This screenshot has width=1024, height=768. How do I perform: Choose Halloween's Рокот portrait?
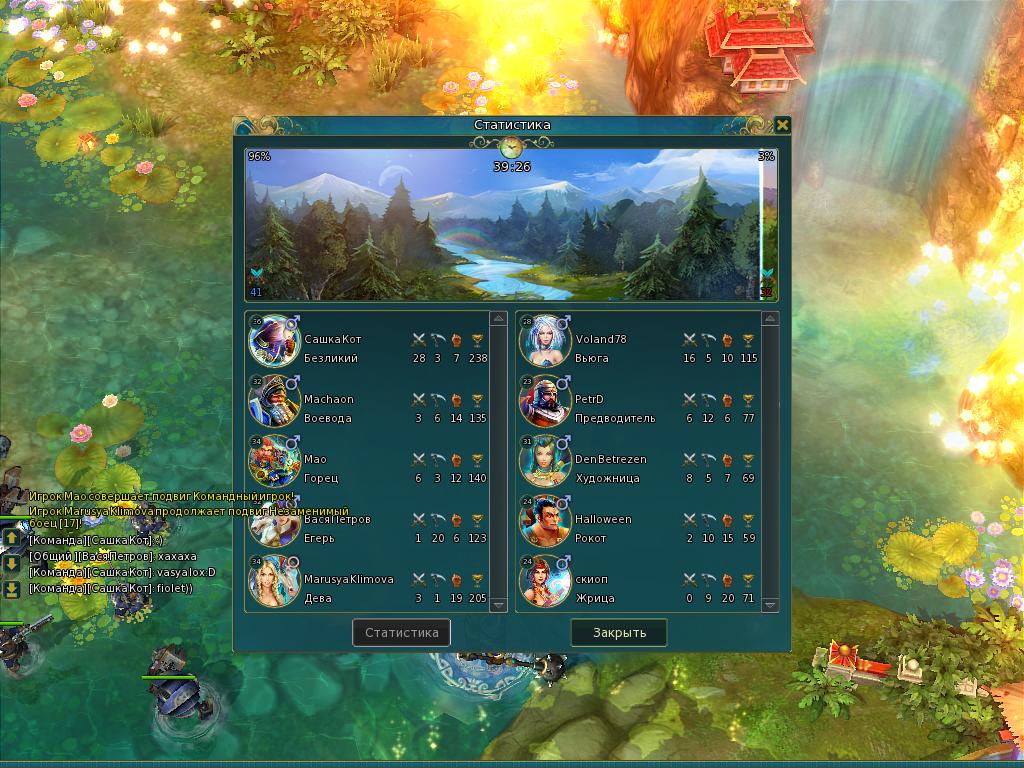pos(544,521)
